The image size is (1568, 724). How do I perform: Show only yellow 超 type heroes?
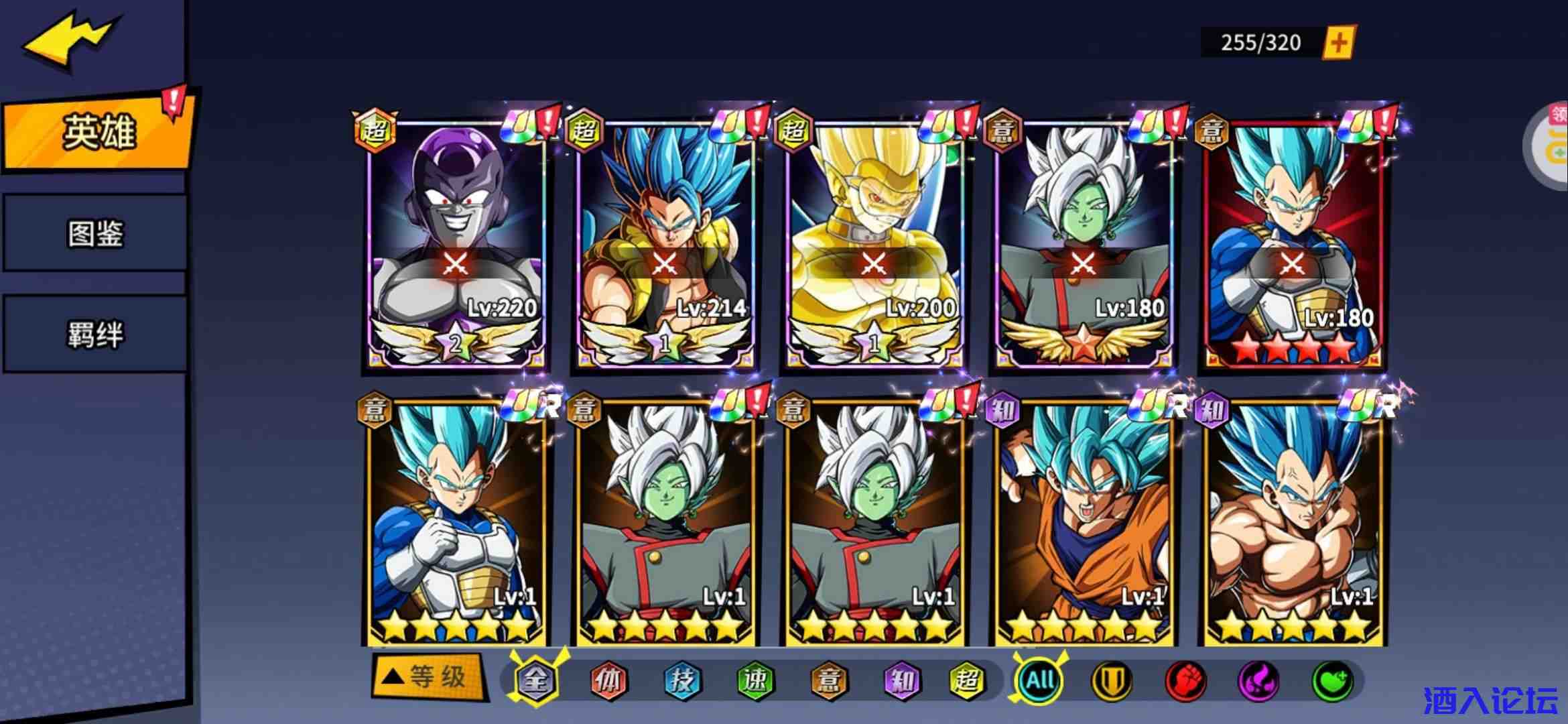(966, 681)
